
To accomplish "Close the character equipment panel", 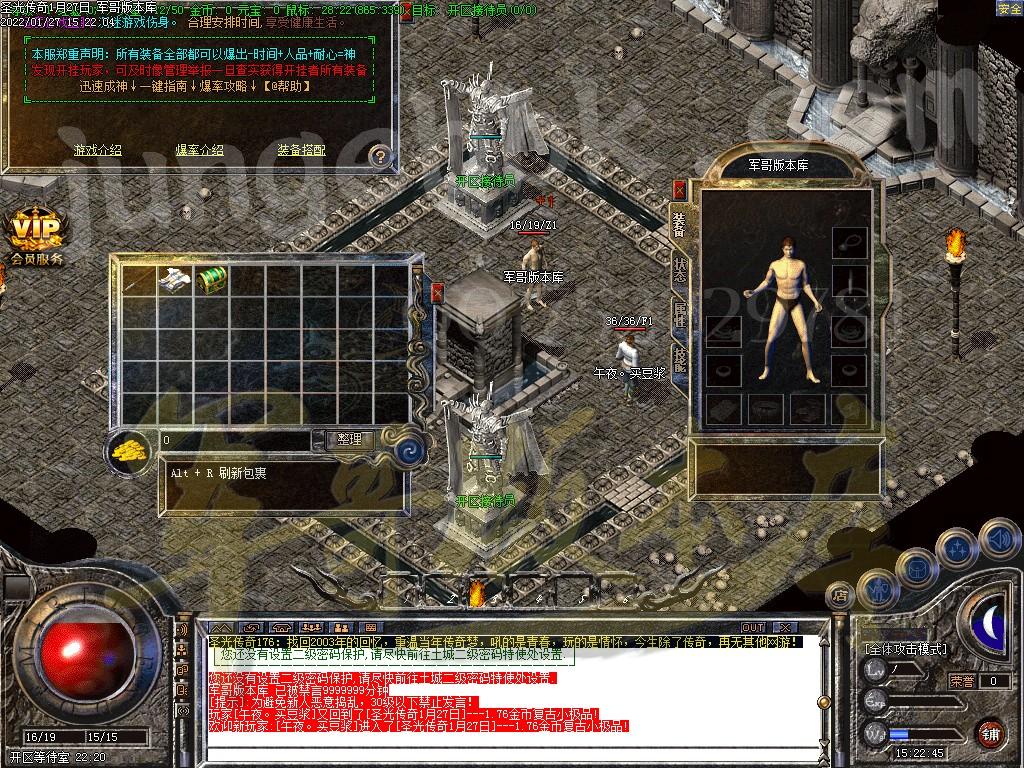I will click(x=680, y=189).
